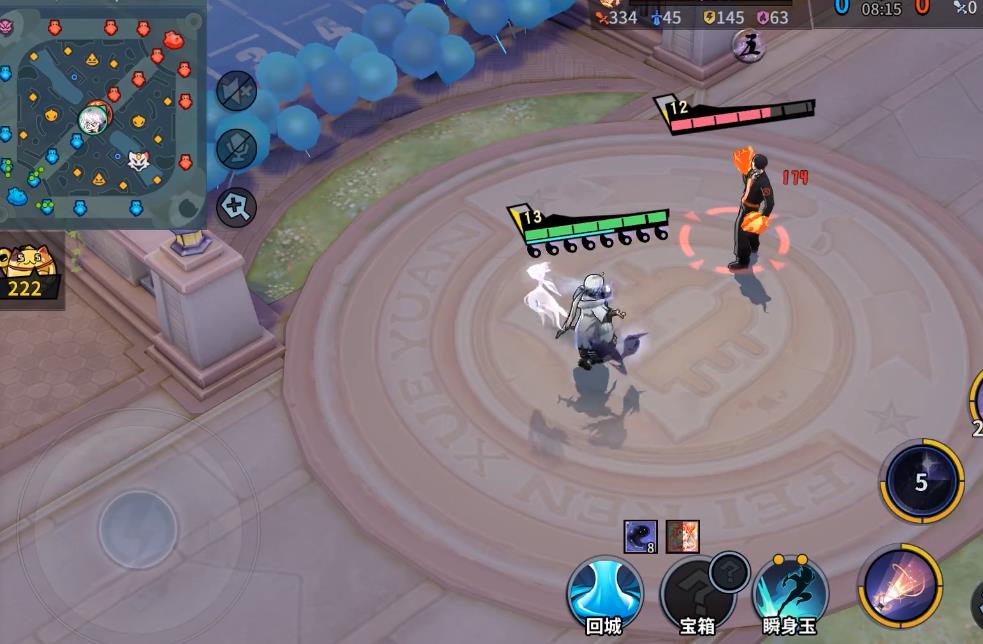Click the magnifier plus zoom button
This screenshot has width=983, height=644.
[237, 207]
